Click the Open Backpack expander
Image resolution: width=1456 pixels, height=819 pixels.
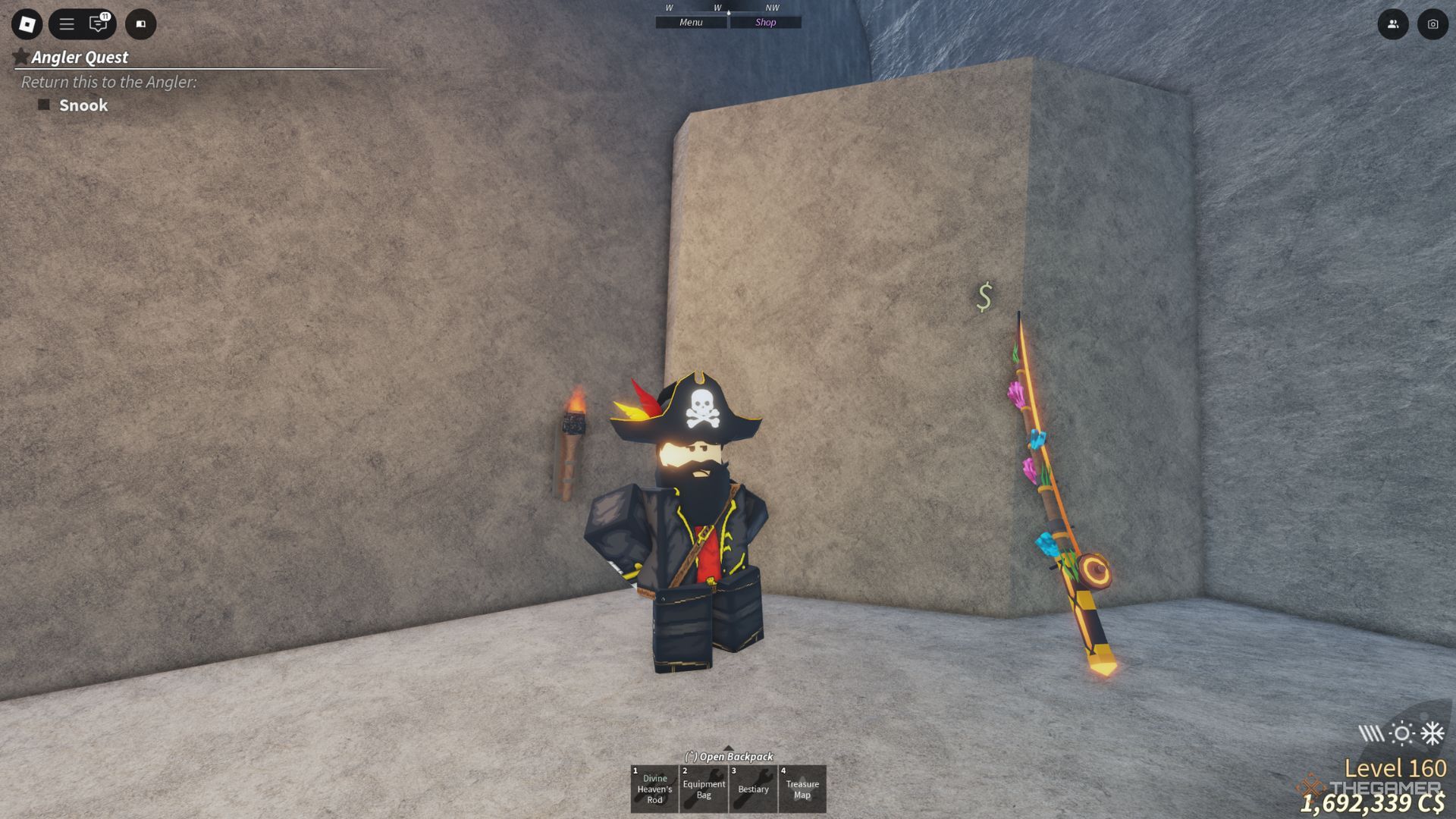(729, 755)
